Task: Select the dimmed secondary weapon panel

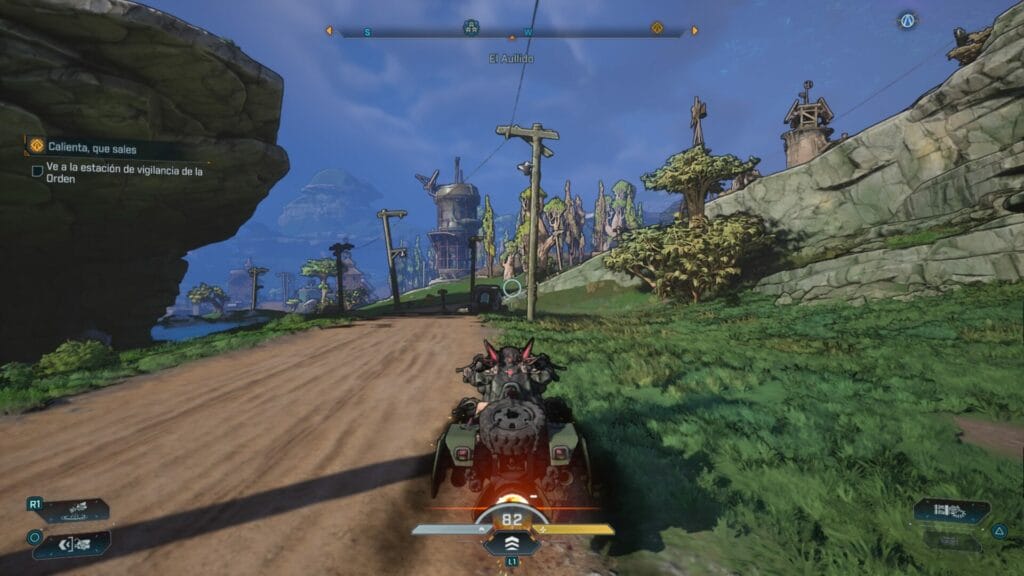Action: pos(950,541)
